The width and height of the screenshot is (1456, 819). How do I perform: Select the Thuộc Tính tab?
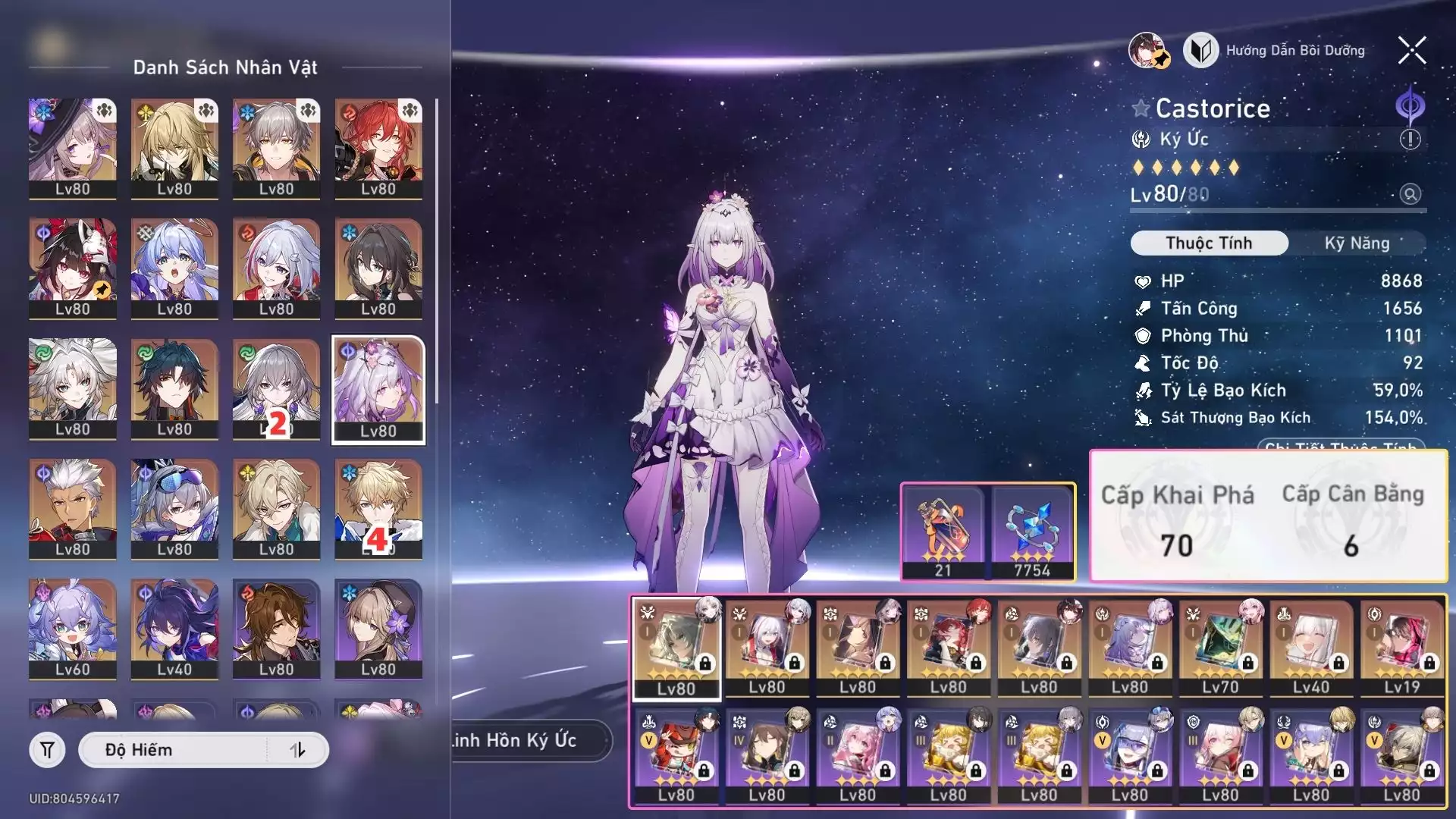pos(1209,243)
